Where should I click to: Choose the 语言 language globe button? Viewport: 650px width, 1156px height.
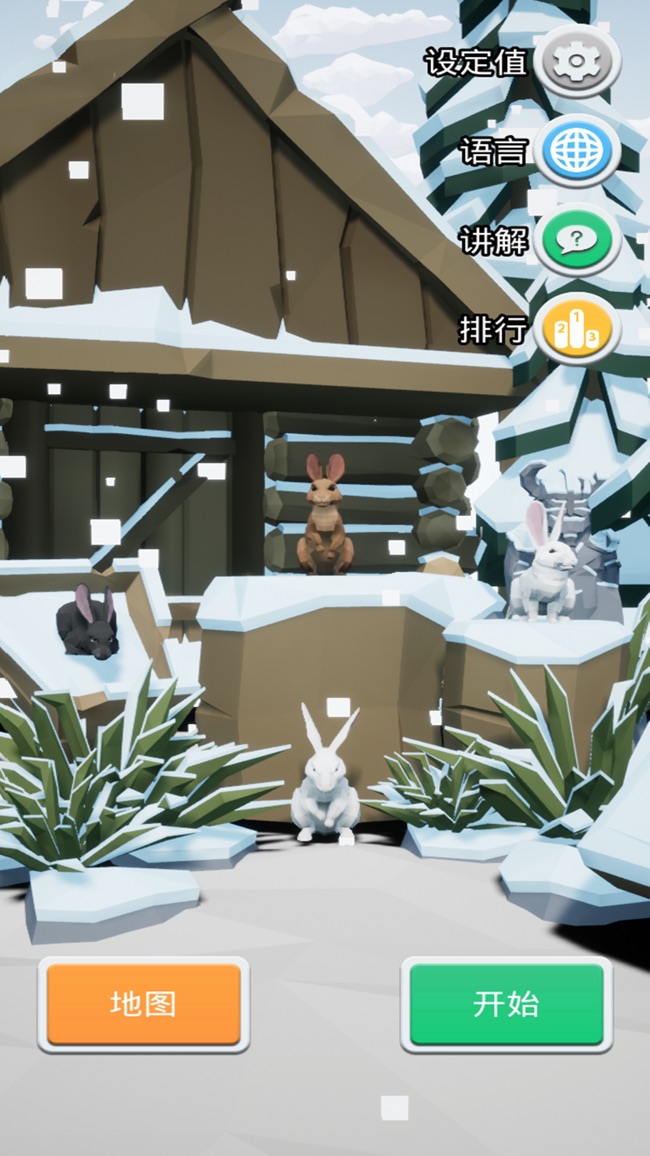pyautogui.click(x=576, y=152)
